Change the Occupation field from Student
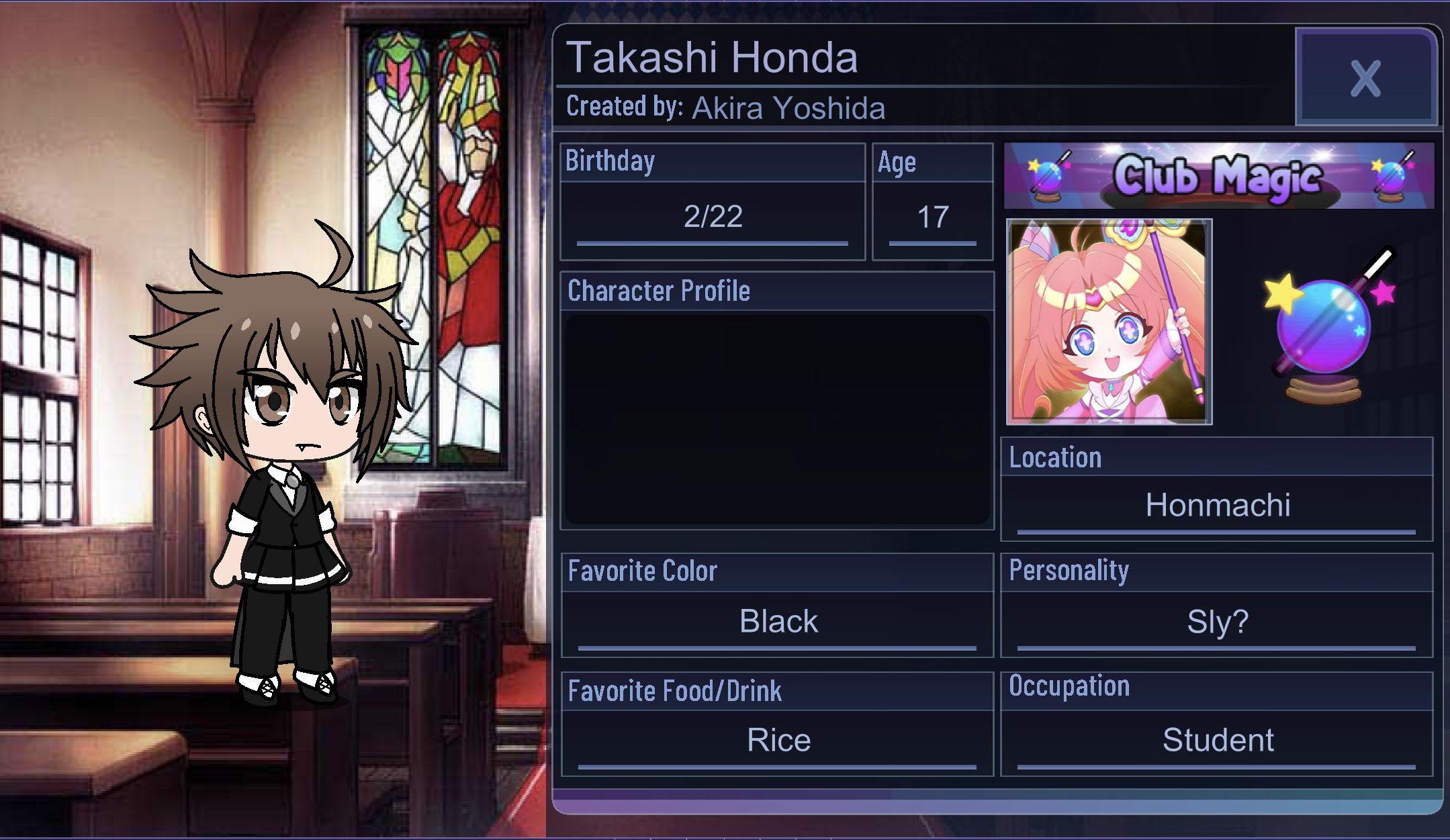Viewport: 1450px width, 840px height. point(1217,740)
